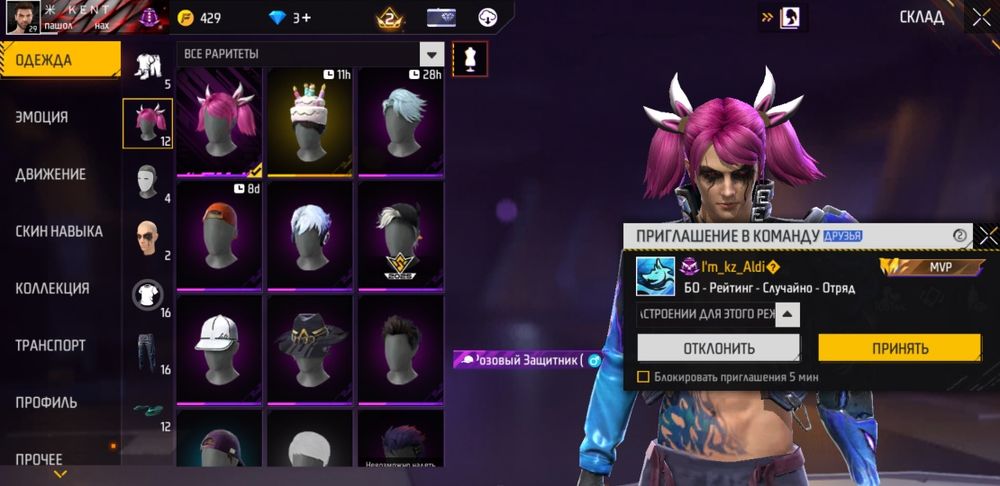Open the ДВИЖЕНИЕ category

(58, 174)
